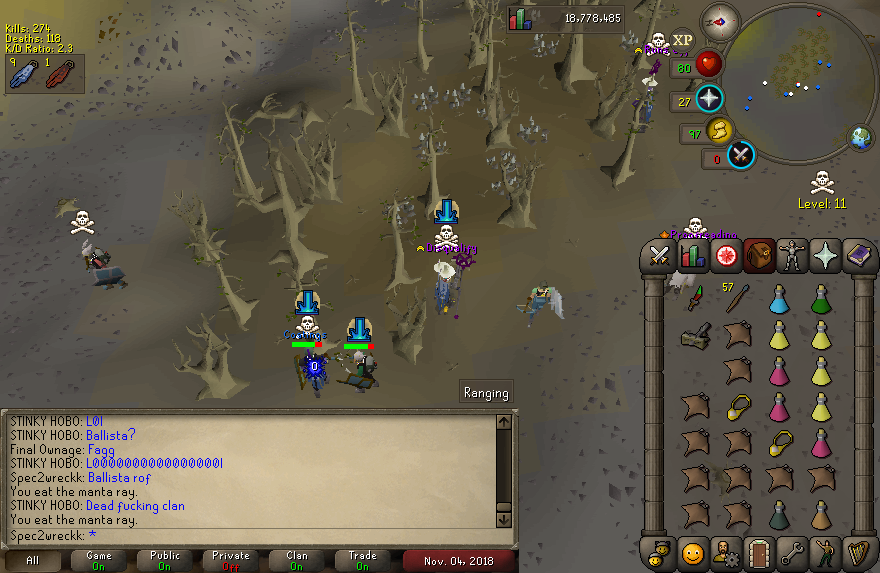Click the compass to face north
This screenshot has width=880, height=573.
coord(719,19)
